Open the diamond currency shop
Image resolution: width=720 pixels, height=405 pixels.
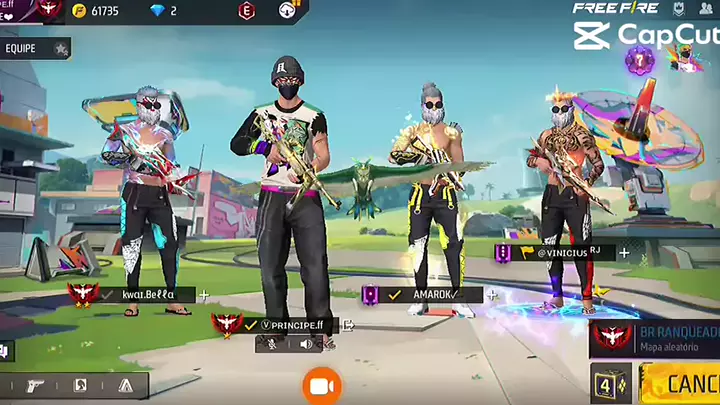[x=165, y=11]
